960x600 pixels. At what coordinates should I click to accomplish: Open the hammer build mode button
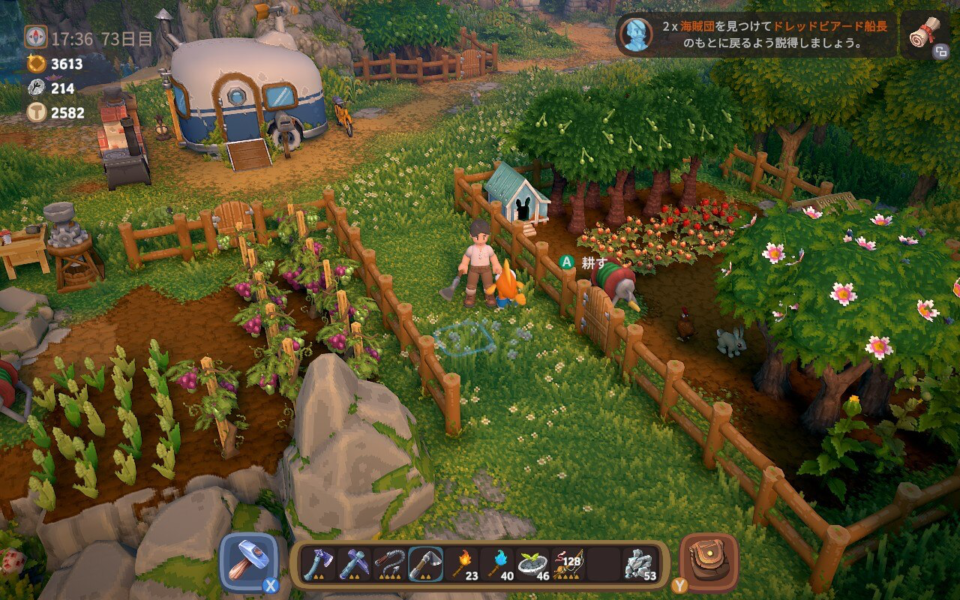[x=248, y=562]
